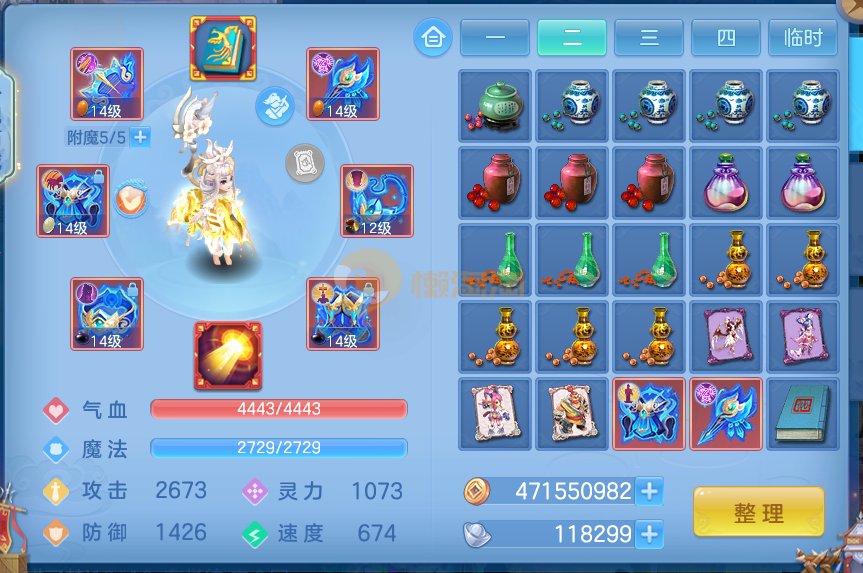Add more silver ingots with plus button

tap(649, 534)
